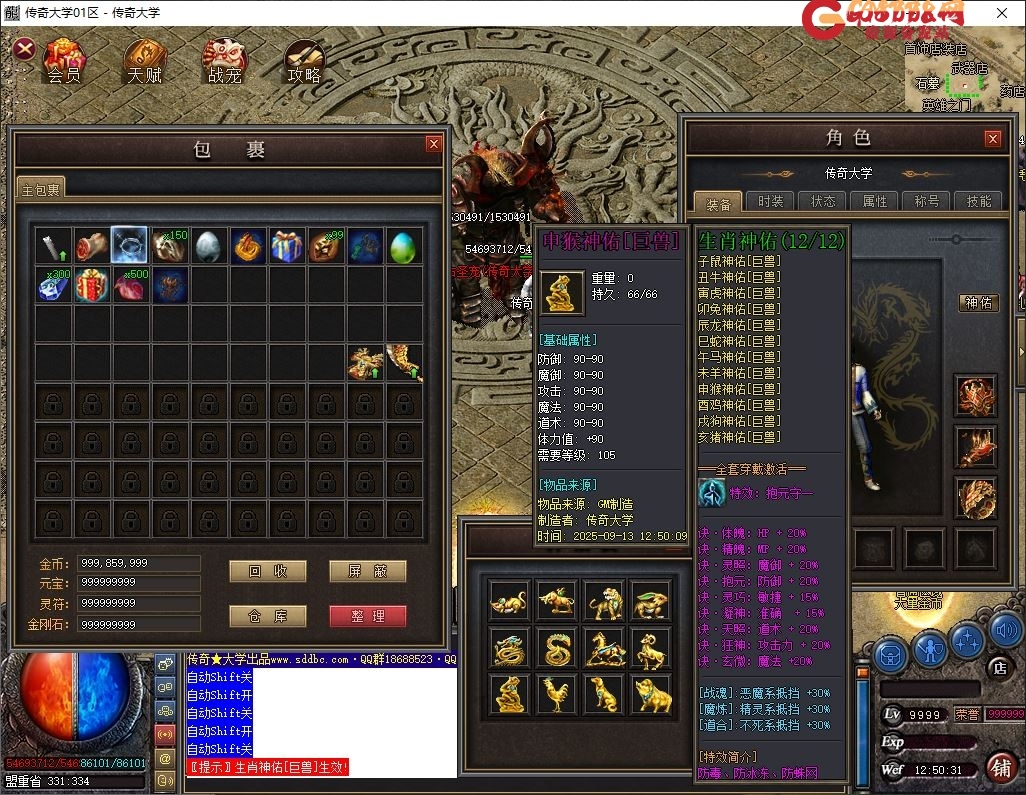Switch to the 技能 skills tab
The image size is (1026, 795).
(979, 201)
